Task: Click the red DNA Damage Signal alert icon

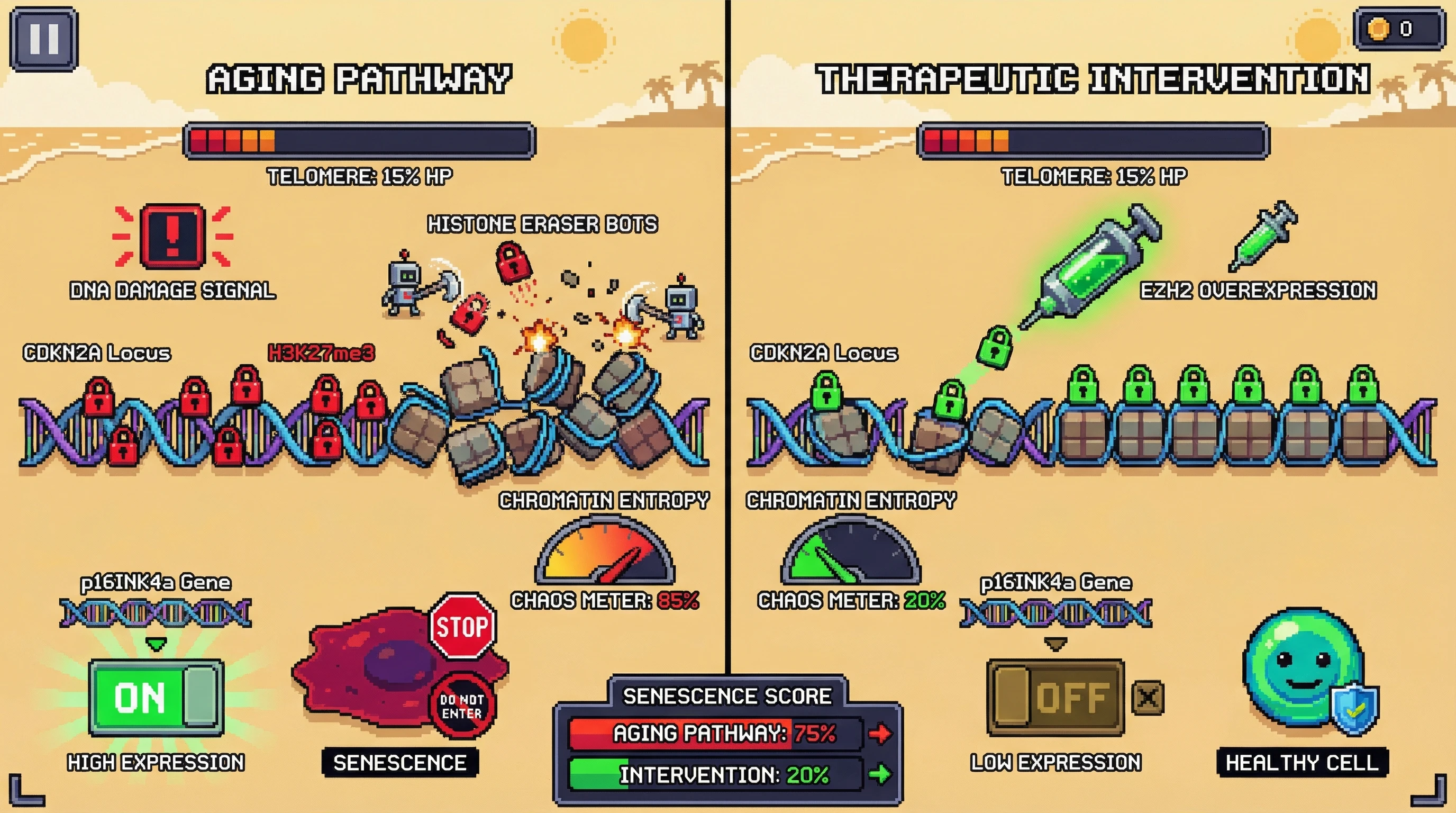Action: coord(172,236)
